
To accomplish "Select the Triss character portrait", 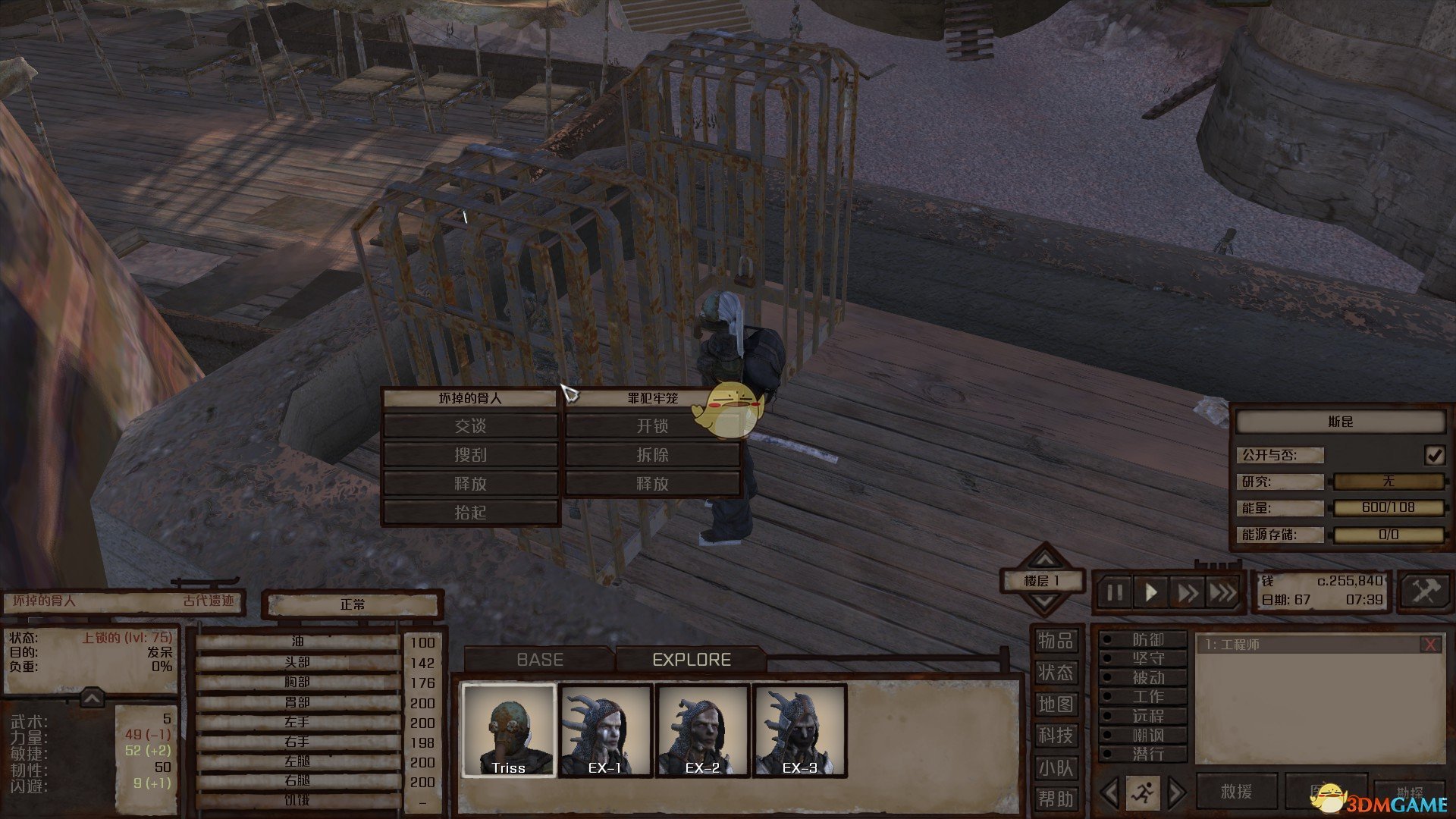I will (509, 730).
